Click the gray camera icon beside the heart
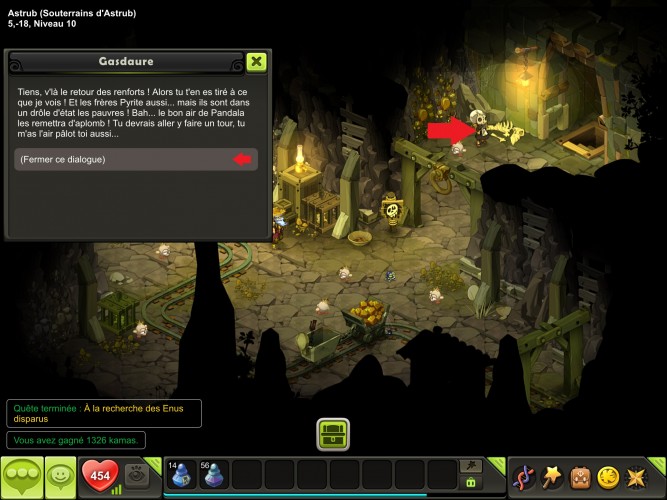This screenshot has width=667, height=500. pyautogui.click(x=140, y=475)
